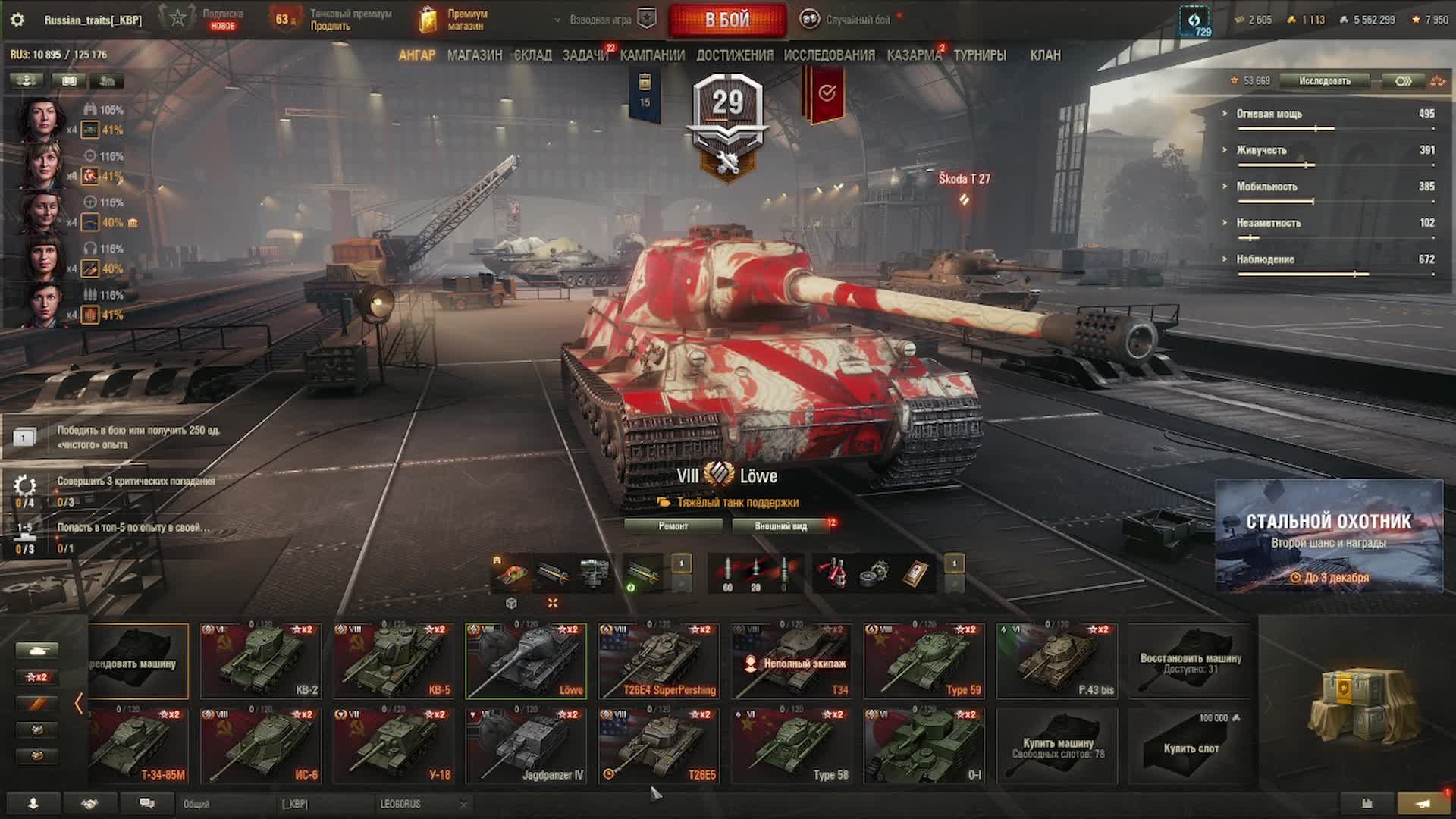Go to the ЗАДАЧИ tab
The width and height of the screenshot is (1456, 819).
[x=585, y=55]
